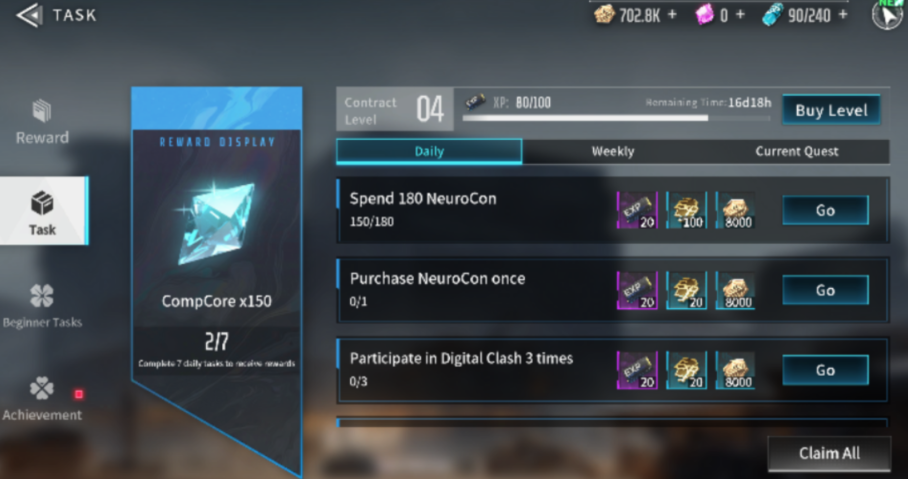908x479 pixels.
Task: Go back using the Task arrow
Action: coord(30,15)
